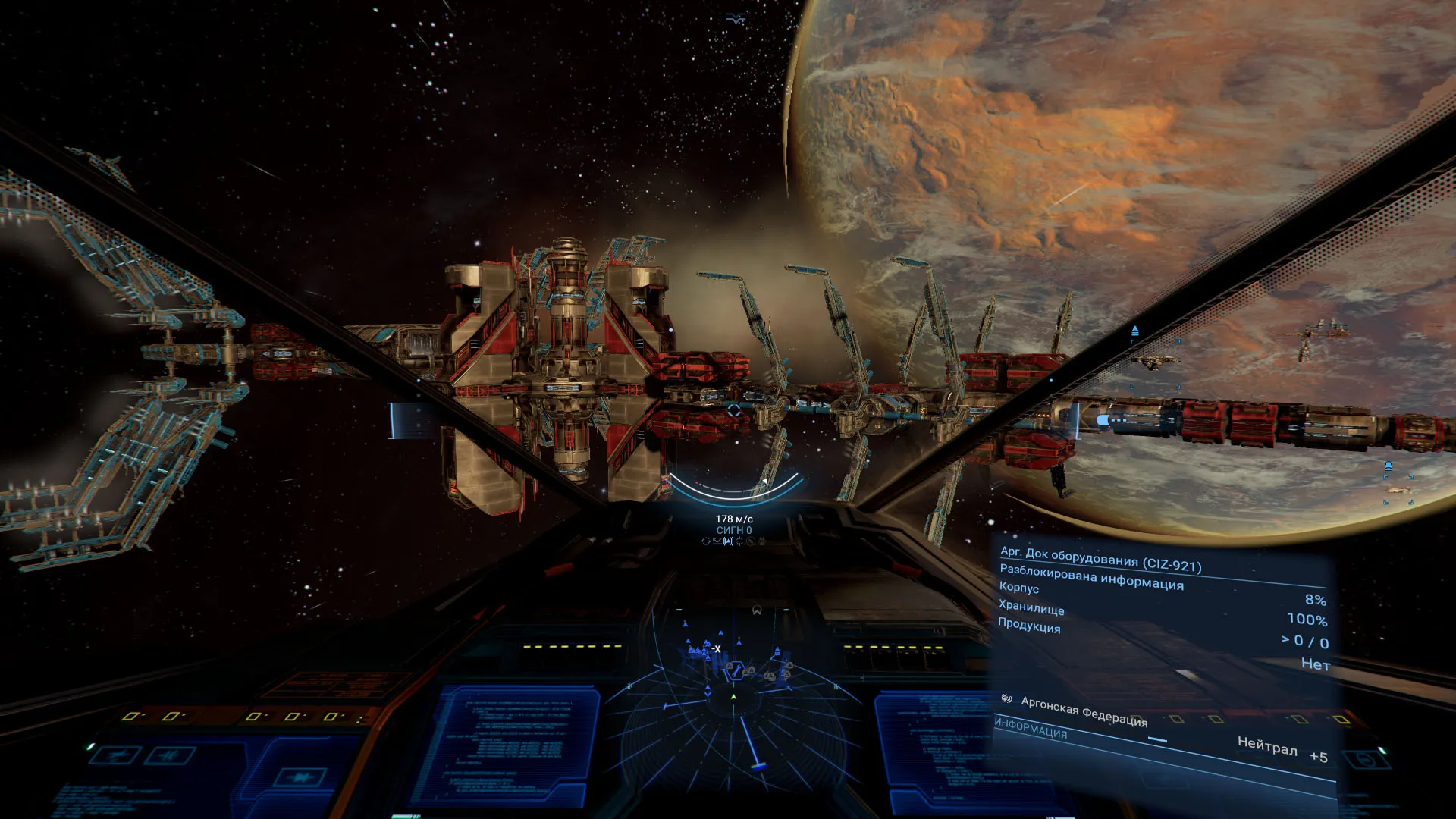Open the top-center dropdown menu arrow
Image resolution: width=1456 pixels, height=819 pixels.
(736, 19)
